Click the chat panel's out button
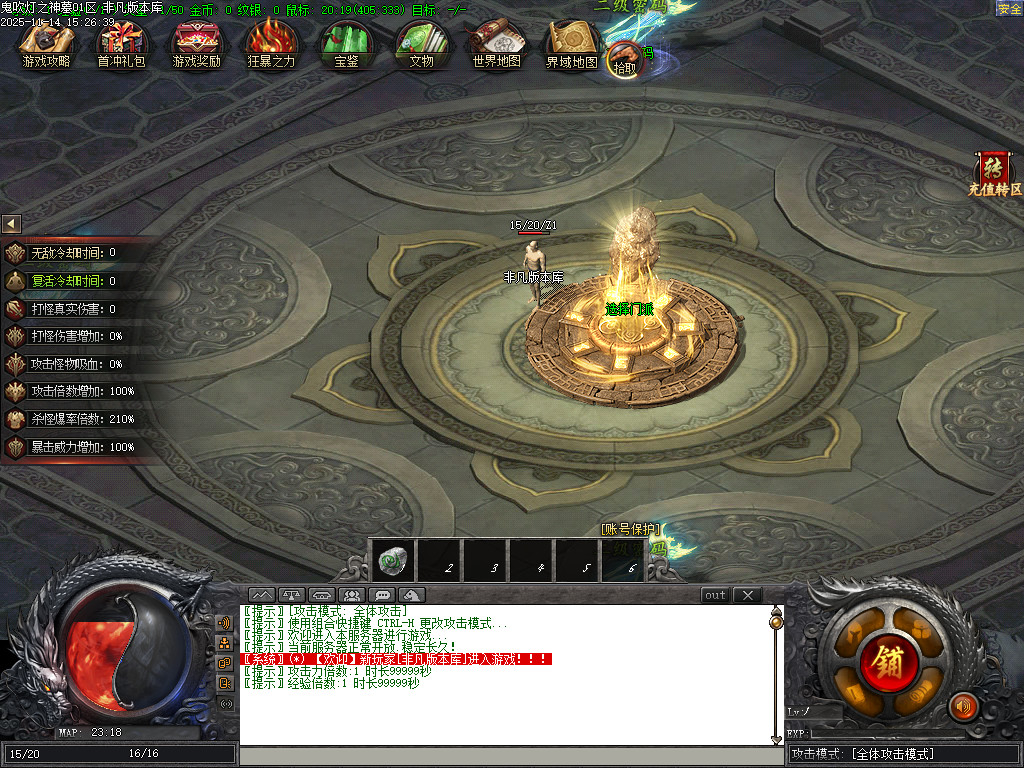The image size is (1024, 768). click(x=715, y=595)
